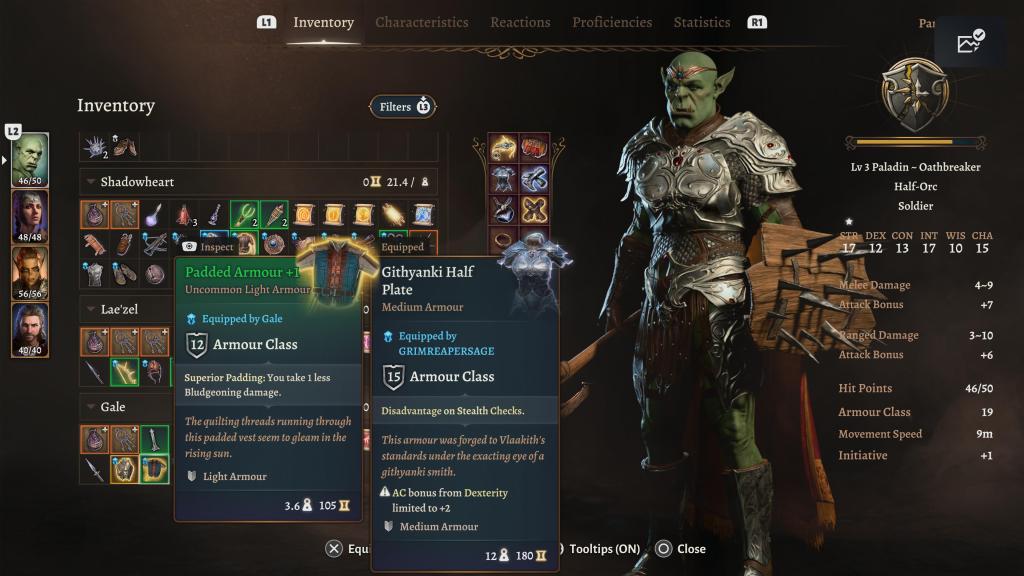Select Gale's portrait showing 40/40 HP

click(30, 329)
